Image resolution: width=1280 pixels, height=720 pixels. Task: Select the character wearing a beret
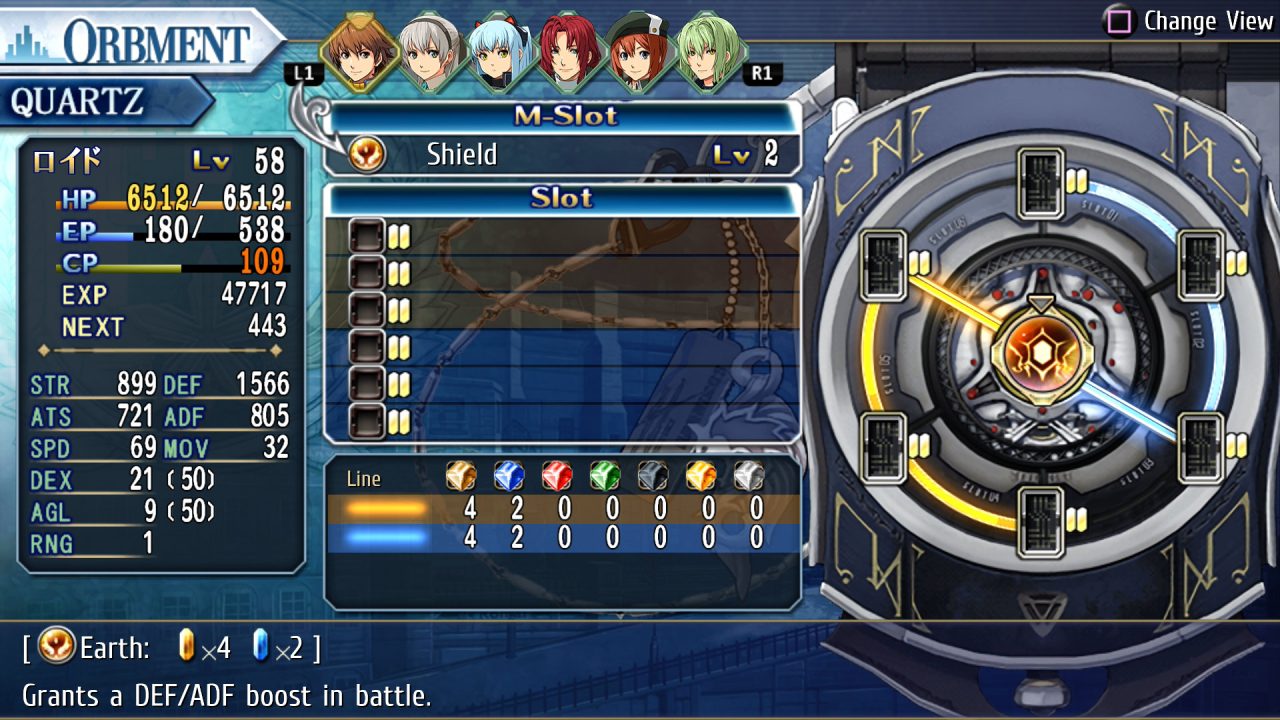tap(638, 51)
